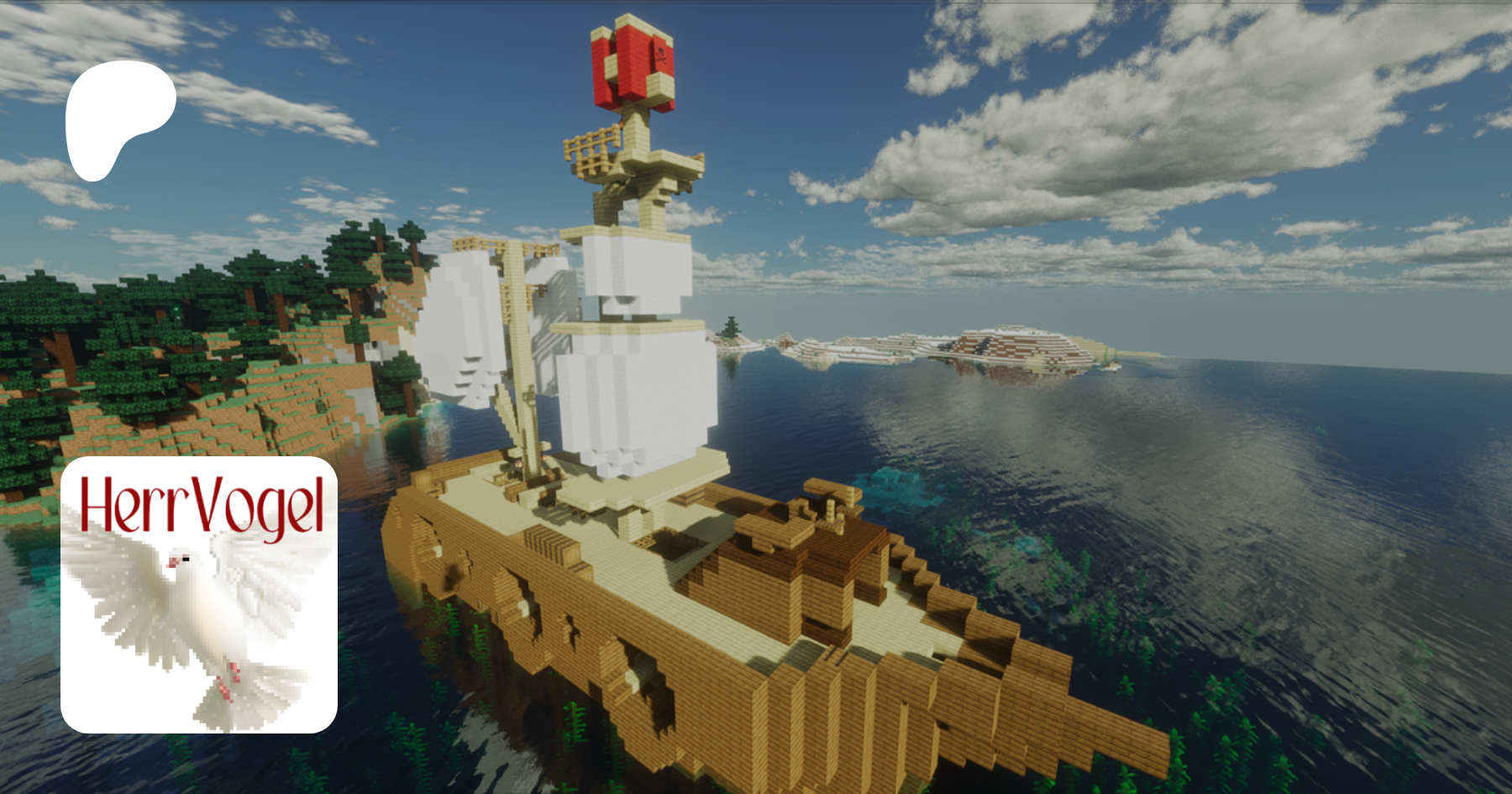Viewport: 1512px width, 794px height.
Task: Open the HerrVogel dove avatar
Action: pyautogui.click(x=199, y=595)
